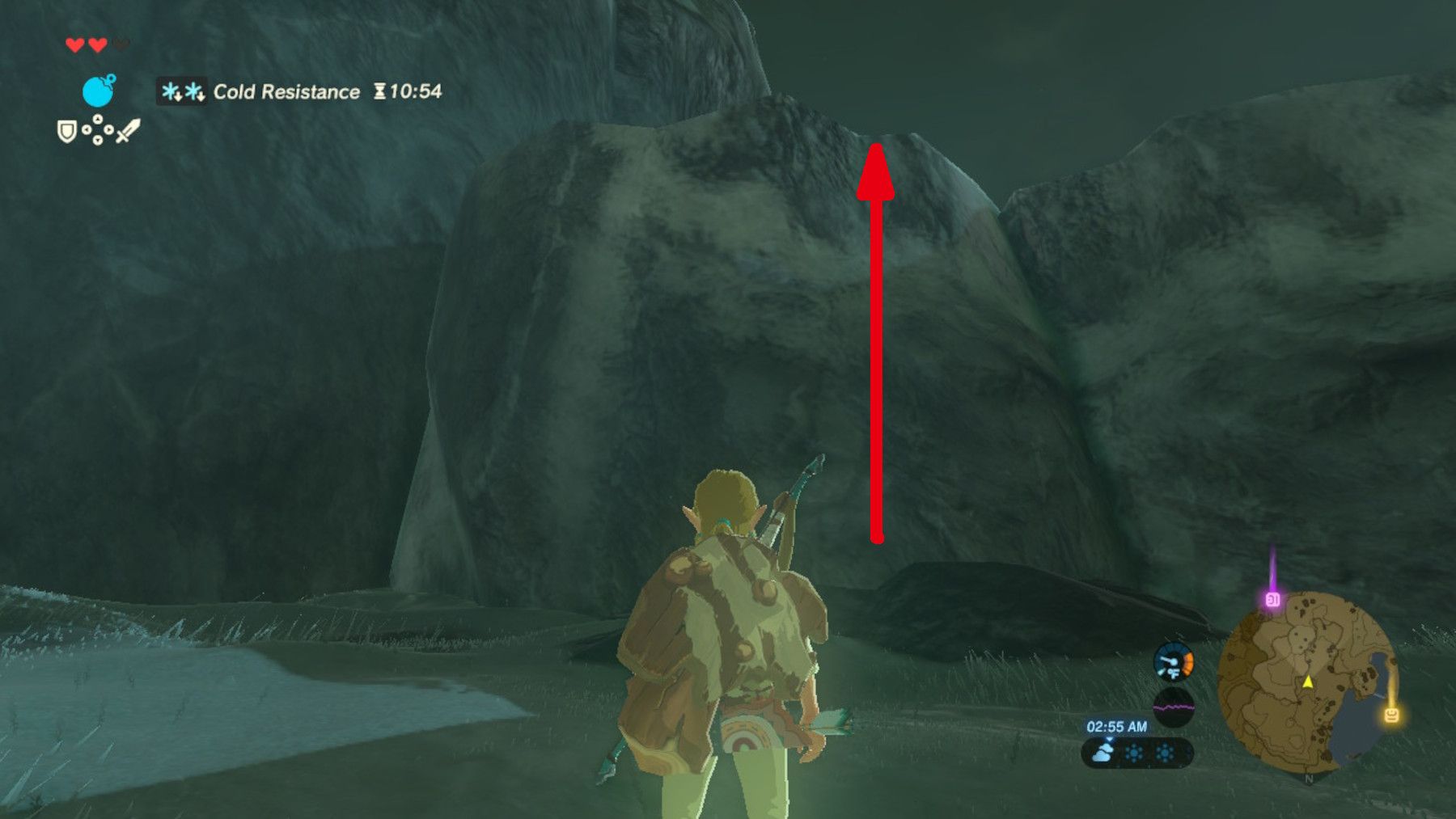The height and width of the screenshot is (819, 1456).
Task: Click the hourglass icon before the buff timer
Action: [x=381, y=91]
